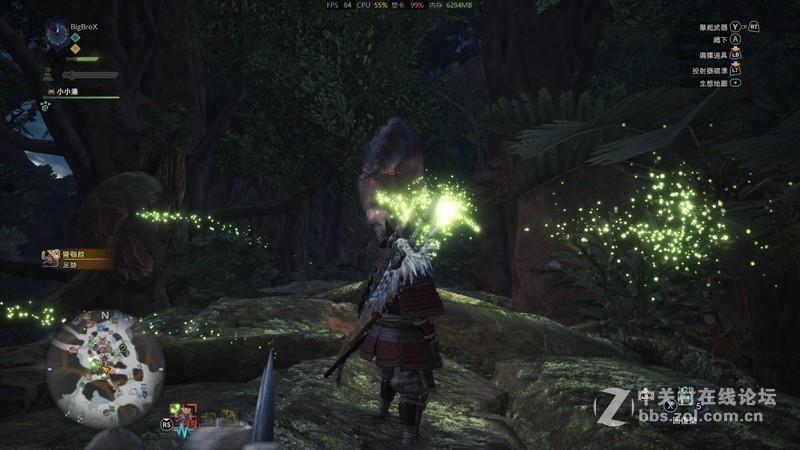The height and width of the screenshot is (450, 800).
Task: Select the Palico paw print icon
Action: coord(46,105)
